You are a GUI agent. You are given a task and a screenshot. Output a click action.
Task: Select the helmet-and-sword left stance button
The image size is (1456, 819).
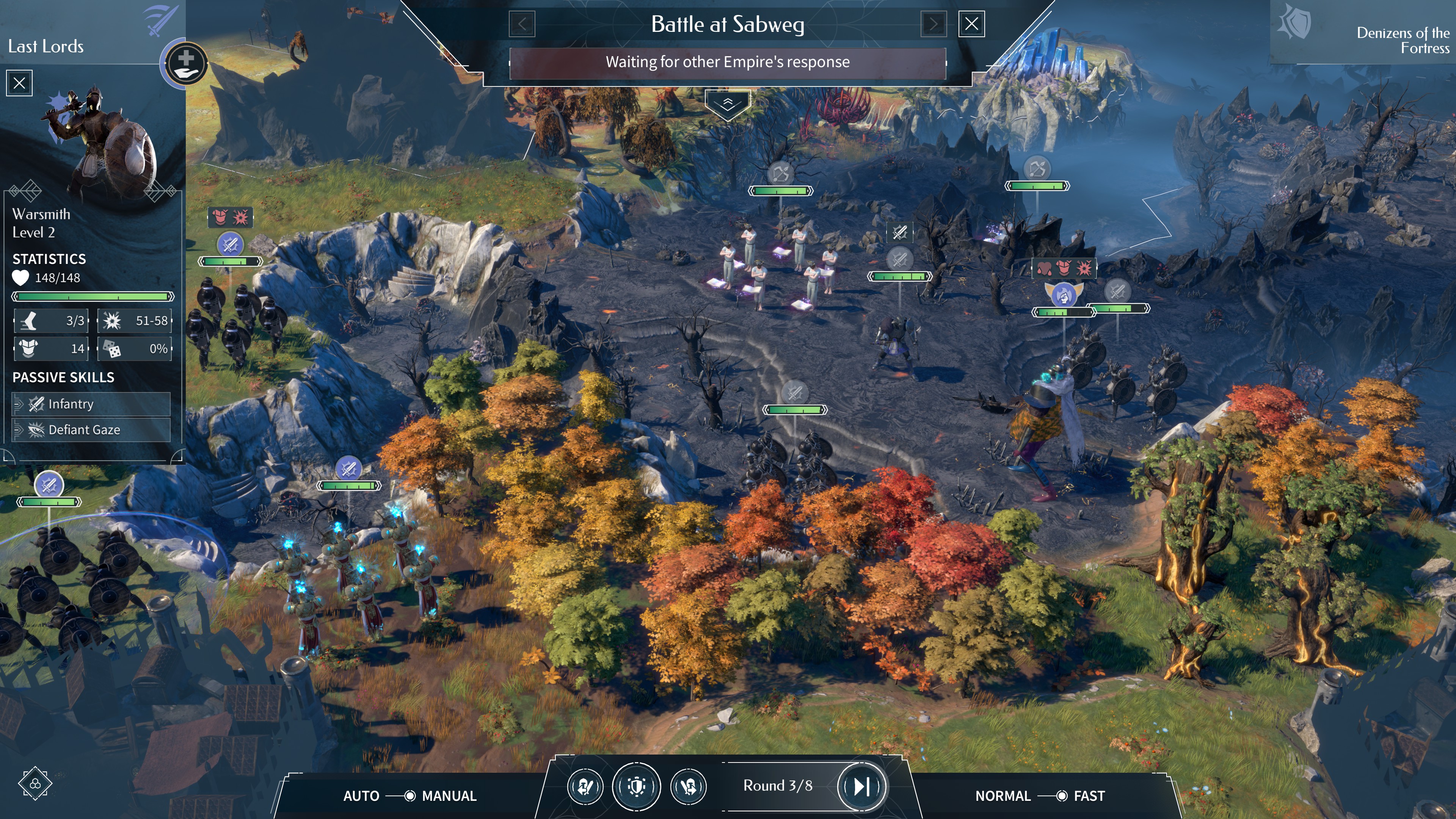point(585,786)
